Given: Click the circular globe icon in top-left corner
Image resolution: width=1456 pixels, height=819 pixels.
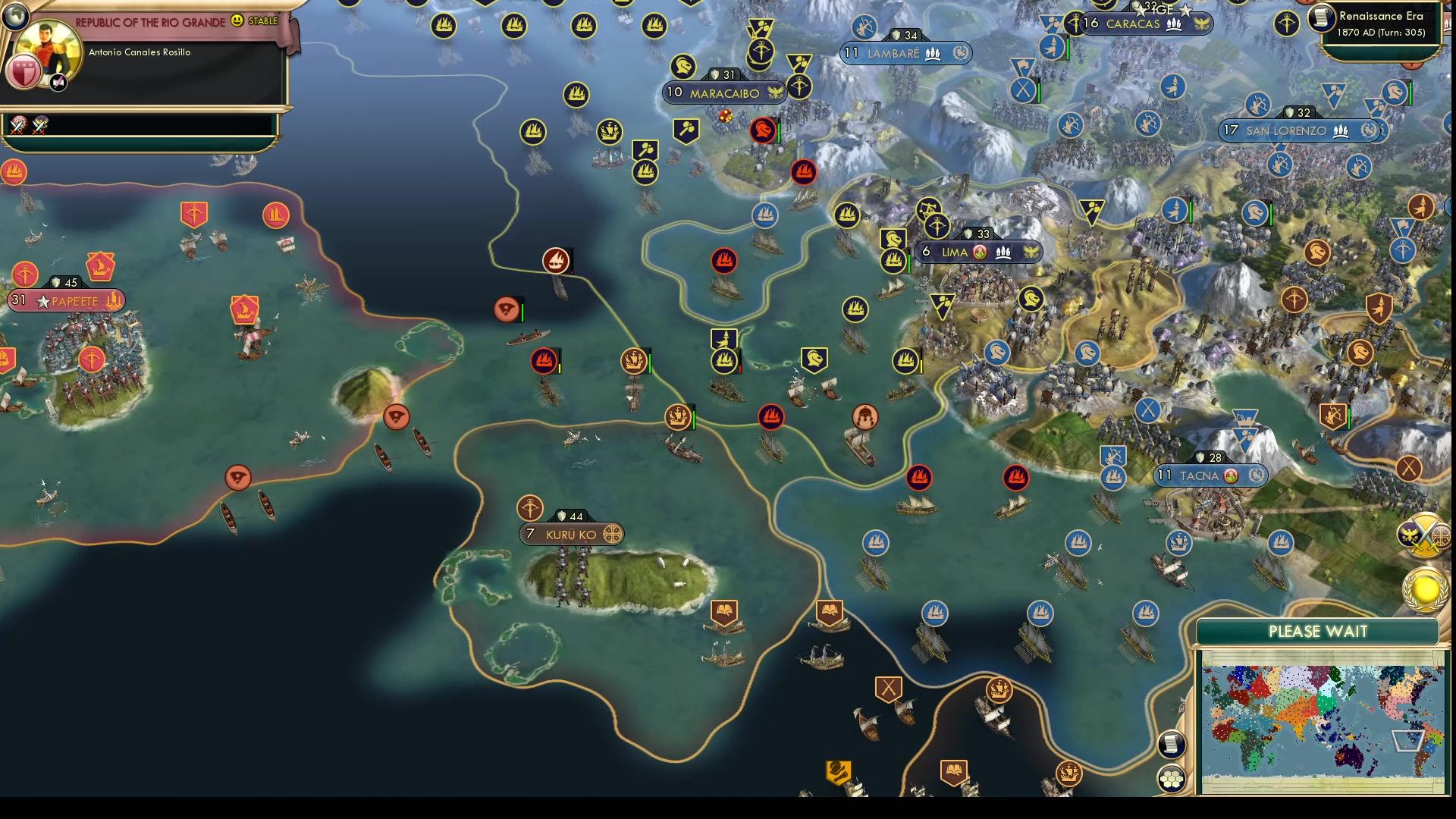Looking at the screenshot, I should [x=14, y=14].
